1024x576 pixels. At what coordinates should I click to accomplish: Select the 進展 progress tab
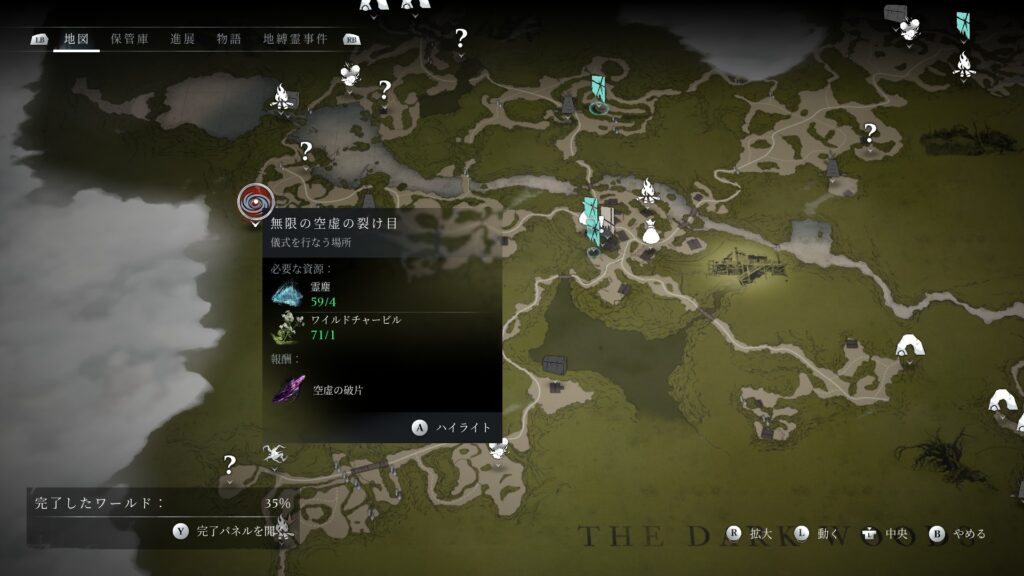(182, 39)
